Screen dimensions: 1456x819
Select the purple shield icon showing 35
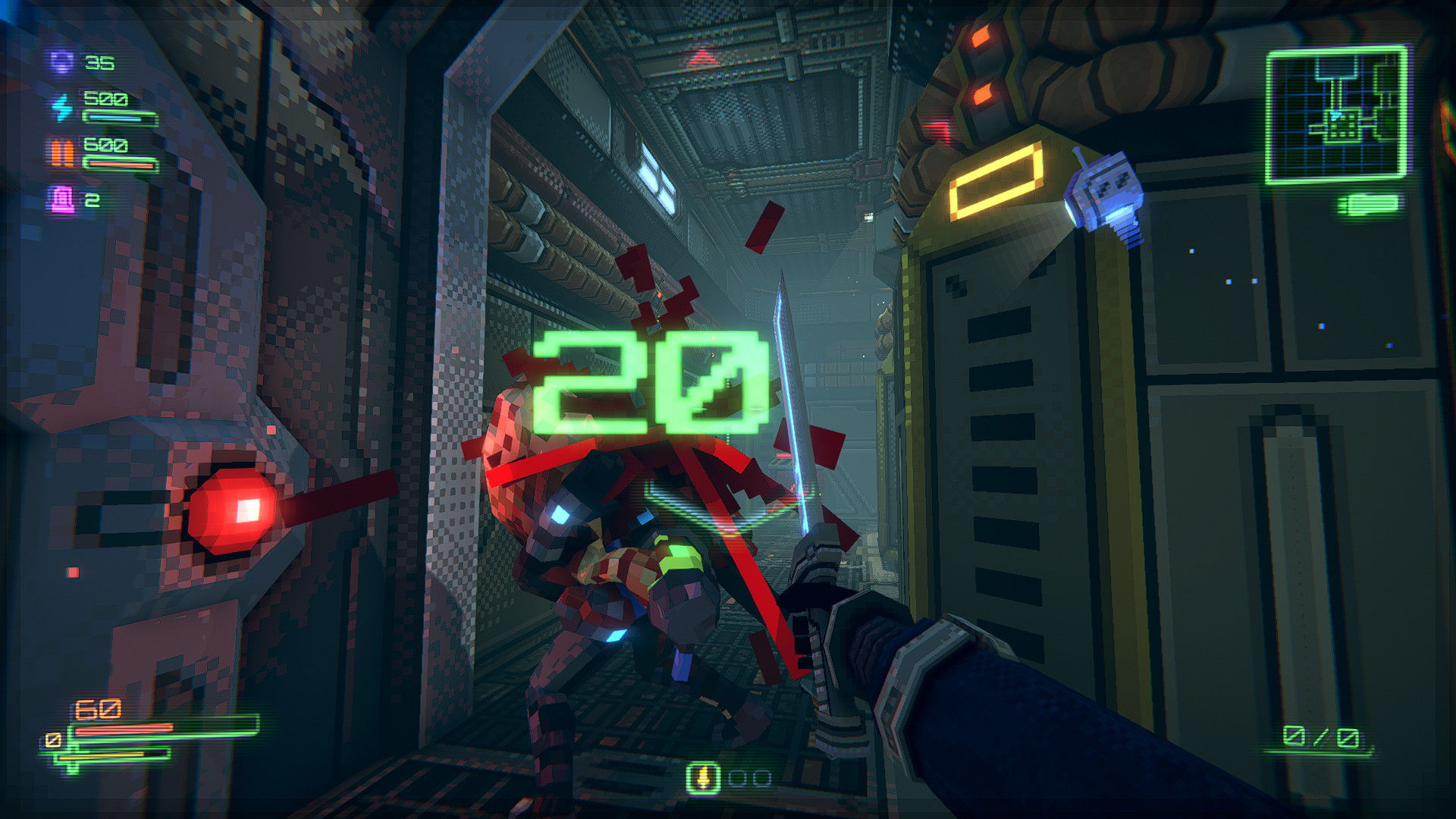tap(61, 62)
